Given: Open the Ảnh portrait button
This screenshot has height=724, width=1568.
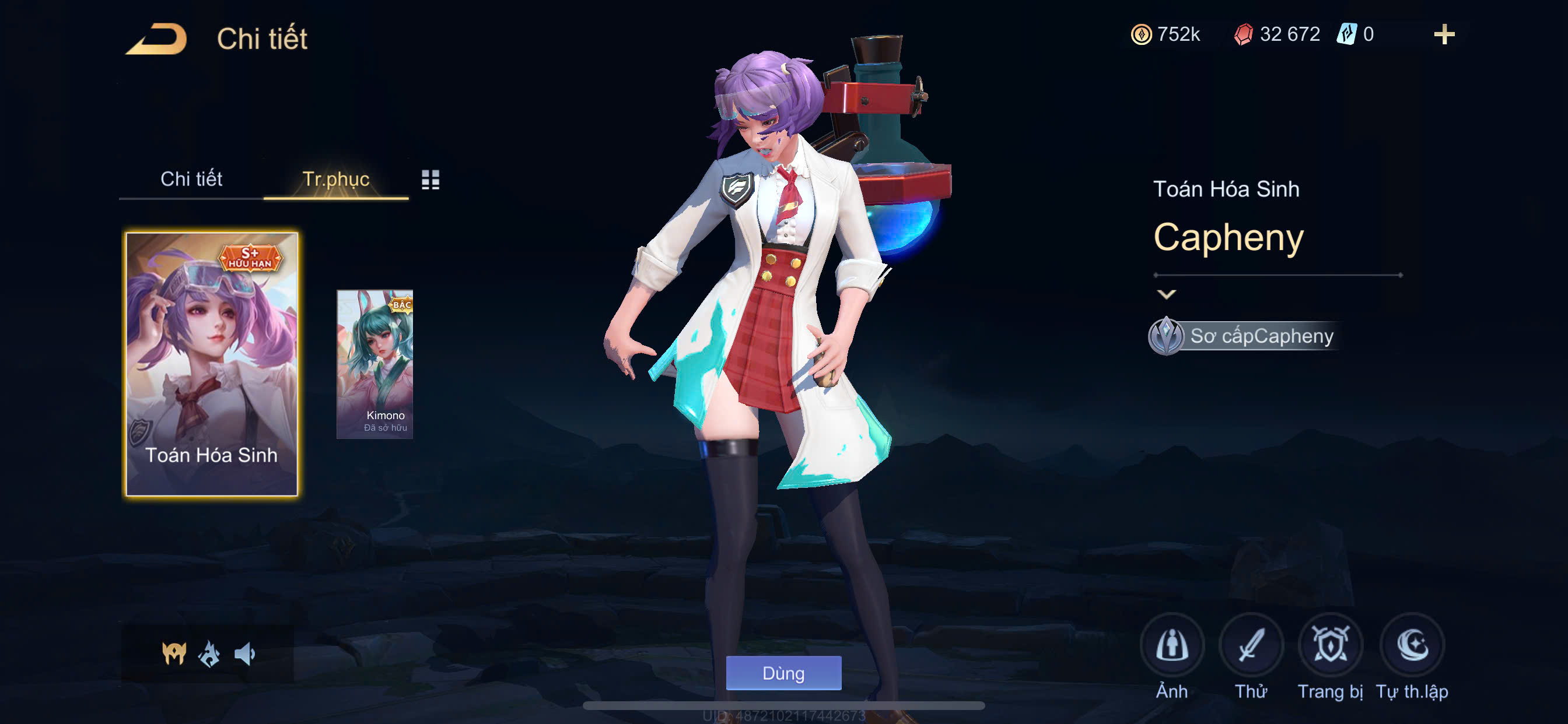Looking at the screenshot, I should click(x=1172, y=645).
